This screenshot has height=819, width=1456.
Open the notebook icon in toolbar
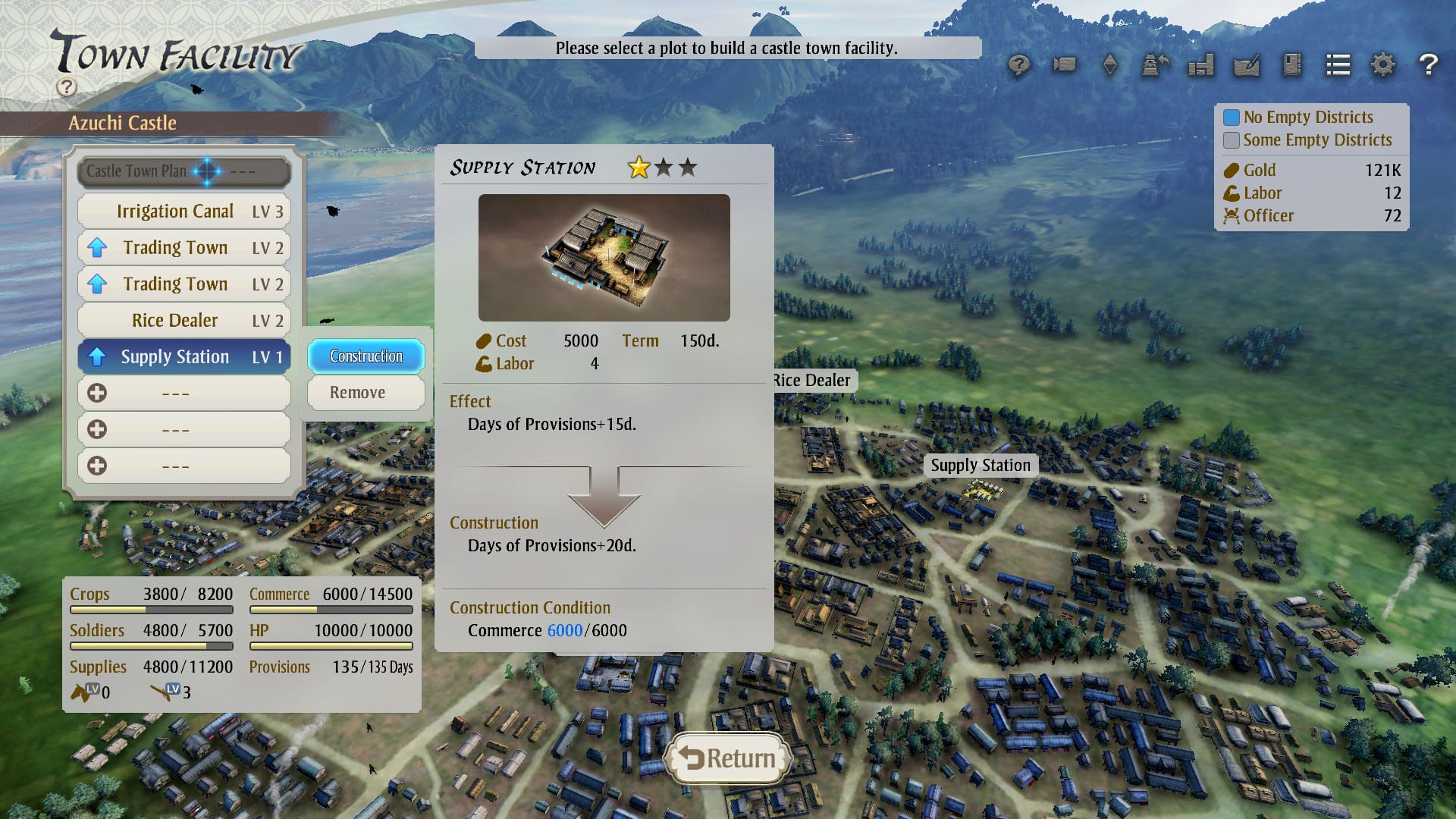pos(1291,65)
